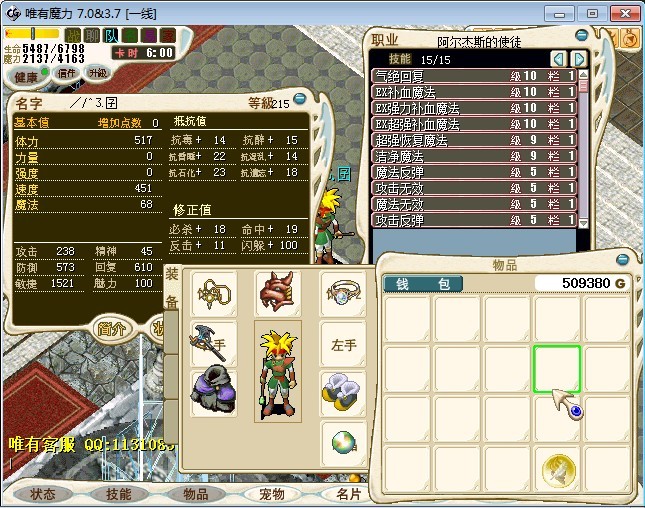Select the equipped ring slot

pyautogui.click(x=342, y=292)
